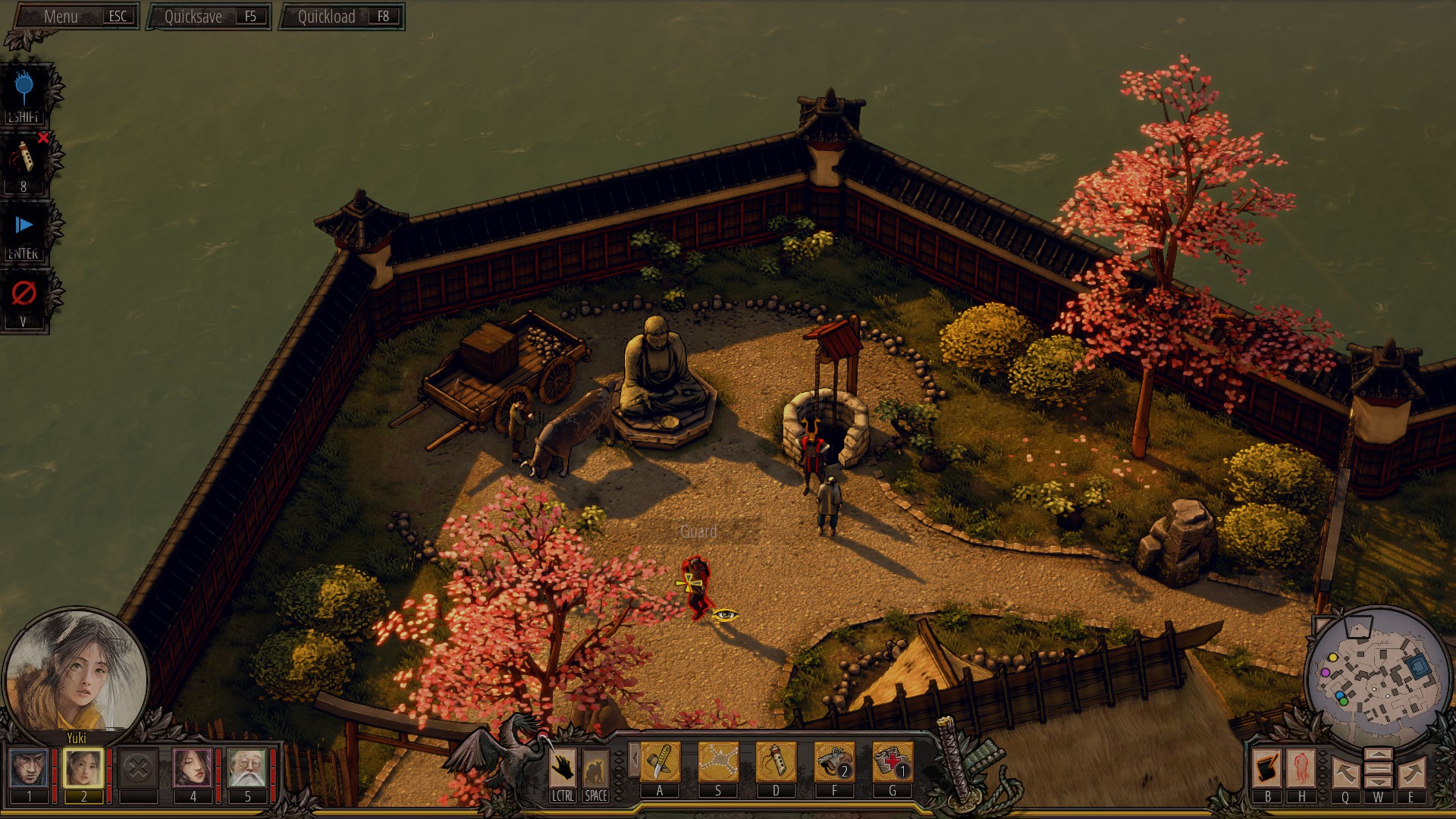Screen dimensions: 1456x819
Task: Select the scarred male character portrait
Action: tap(30, 767)
